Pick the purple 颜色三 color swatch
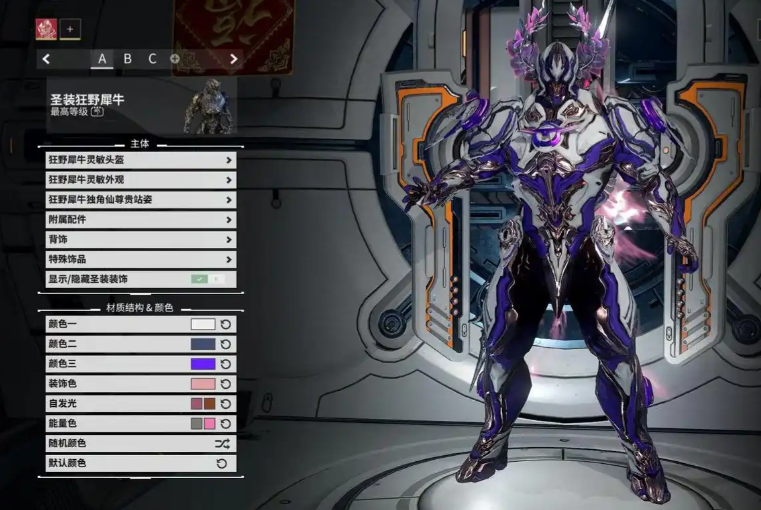The height and width of the screenshot is (510, 761). pos(203,364)
